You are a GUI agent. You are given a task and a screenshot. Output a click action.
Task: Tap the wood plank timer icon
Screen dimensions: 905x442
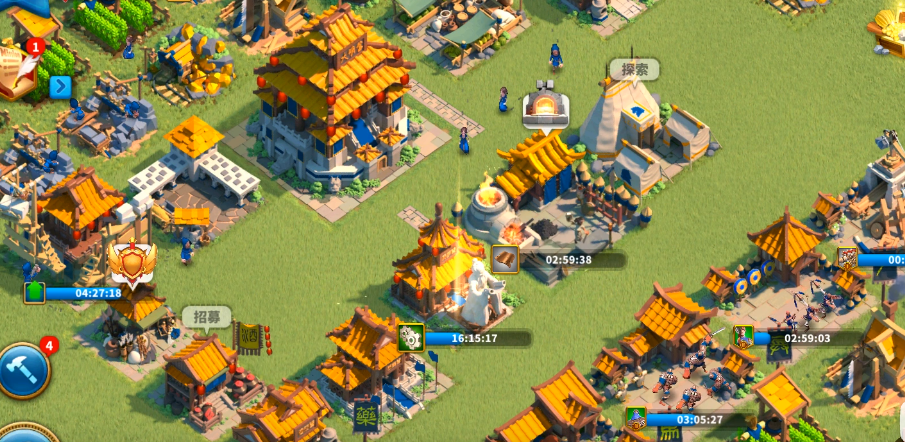click(505, 260)
